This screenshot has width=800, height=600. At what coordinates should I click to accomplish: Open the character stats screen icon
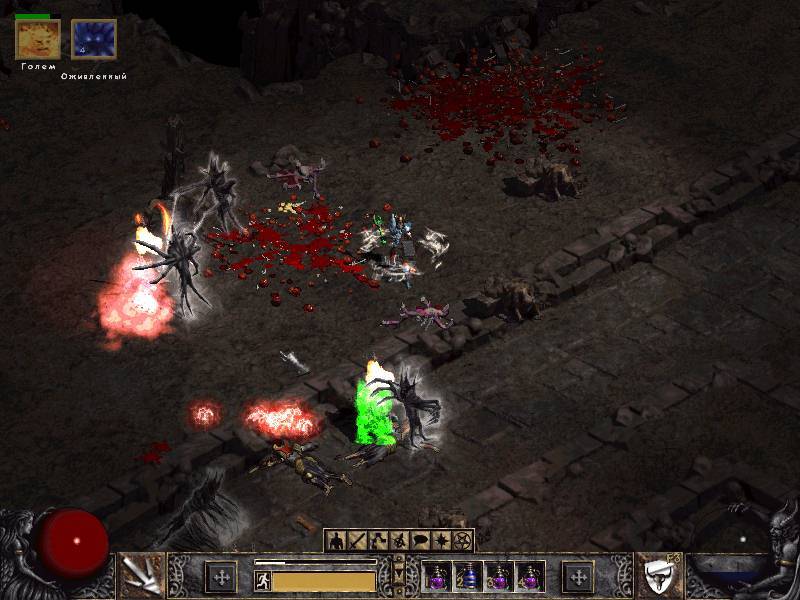click(336, 541)
